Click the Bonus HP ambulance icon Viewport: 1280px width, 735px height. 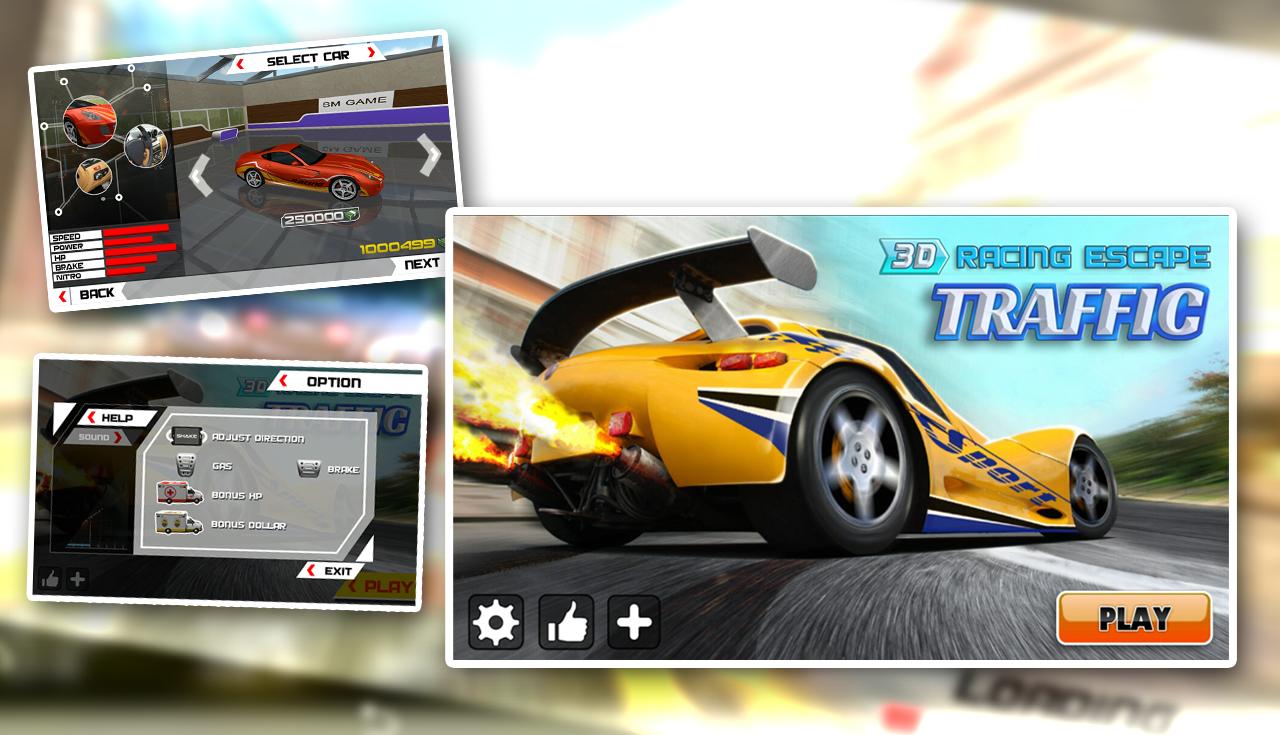(179, 494)
